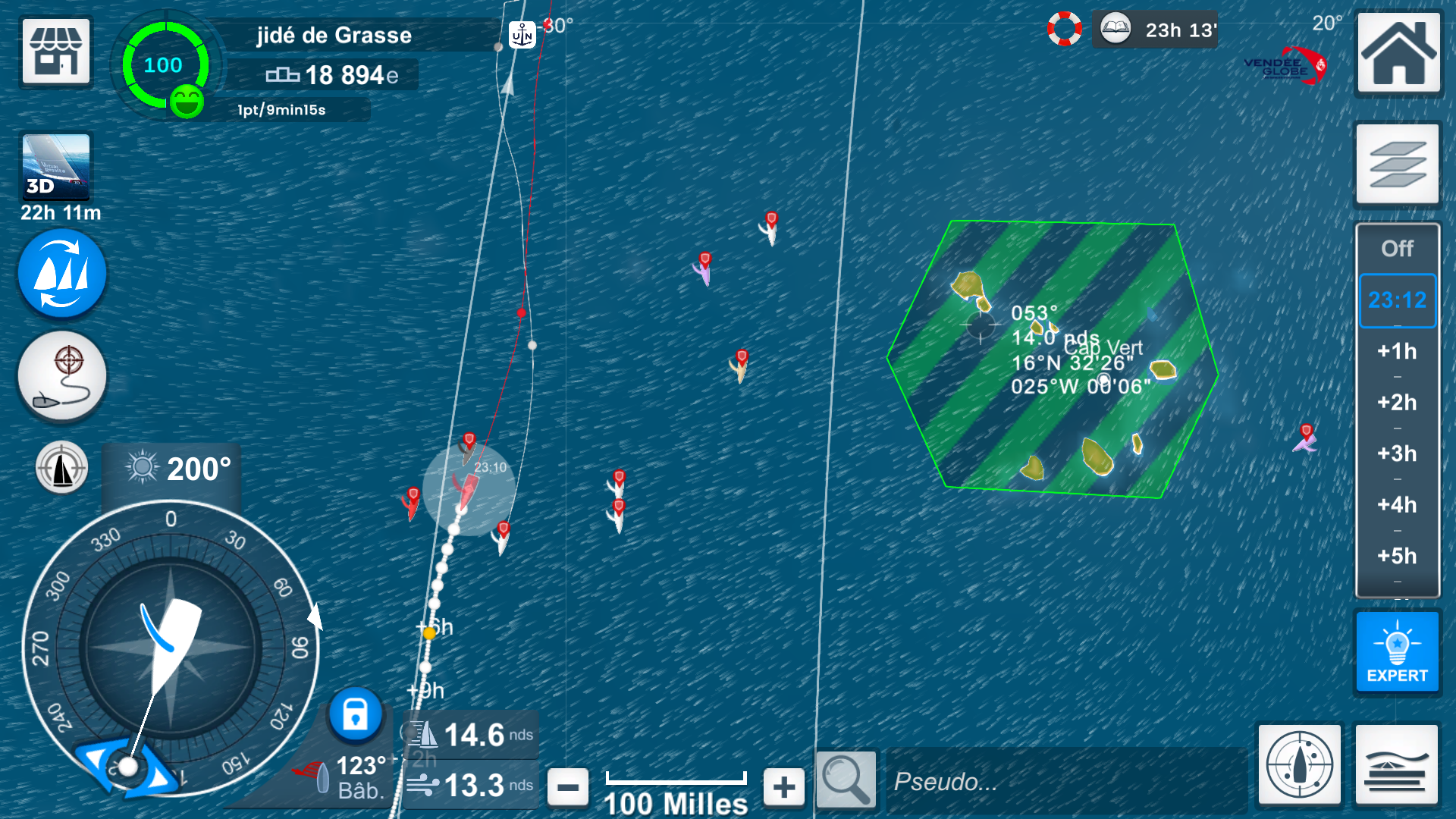Open the map layers panel
This screenshot has height=819, width=1456.
[1397, 164]
